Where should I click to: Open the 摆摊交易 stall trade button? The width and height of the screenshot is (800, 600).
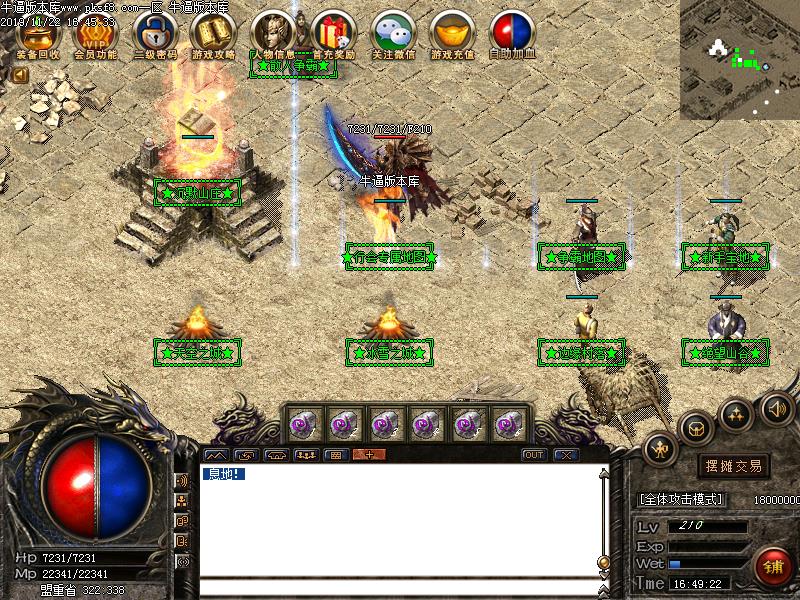pyautogui.click(x=734, y=466)
